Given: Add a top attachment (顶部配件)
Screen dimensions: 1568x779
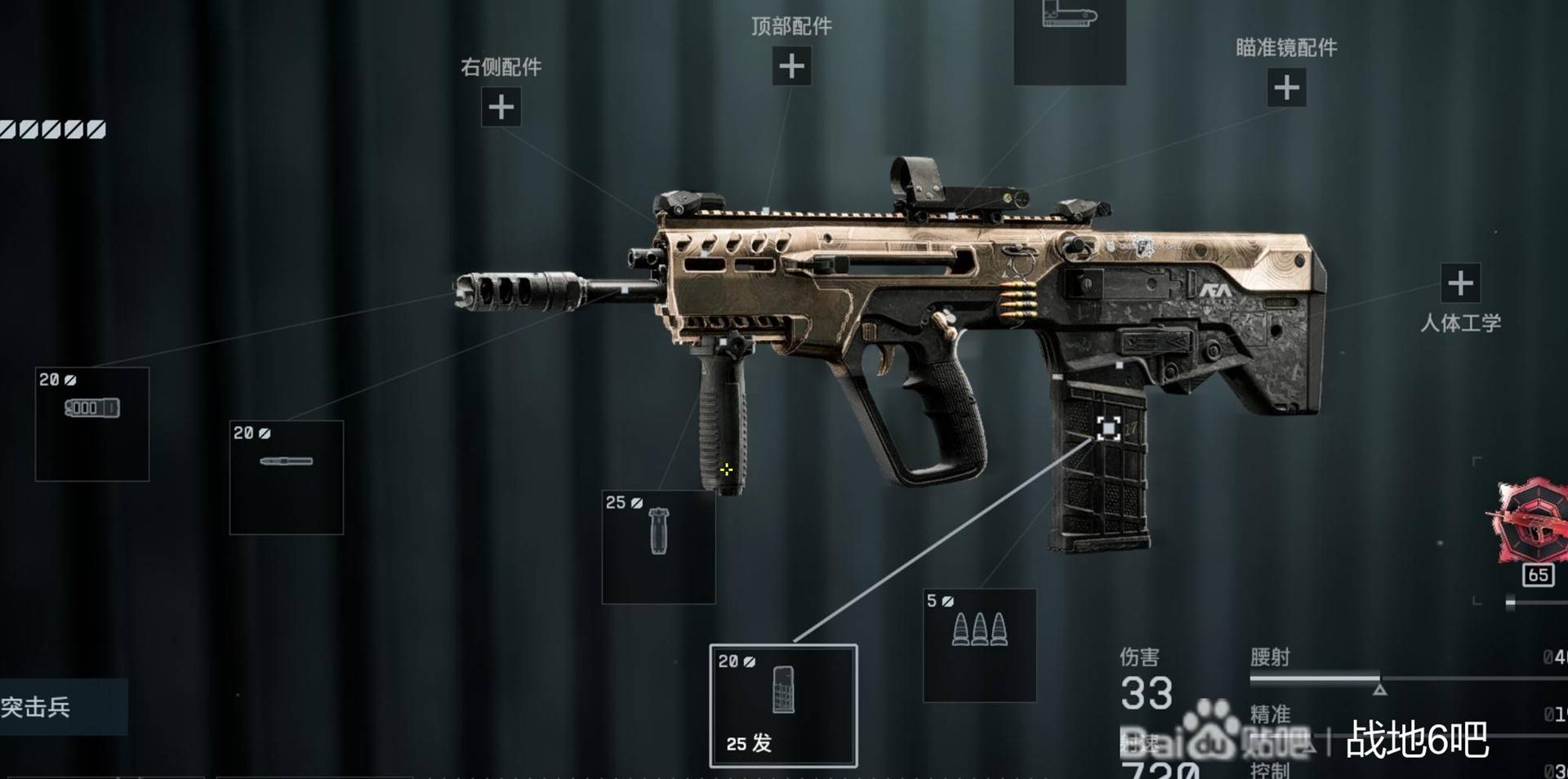Looking at the screenshot, I should point(791,66).
